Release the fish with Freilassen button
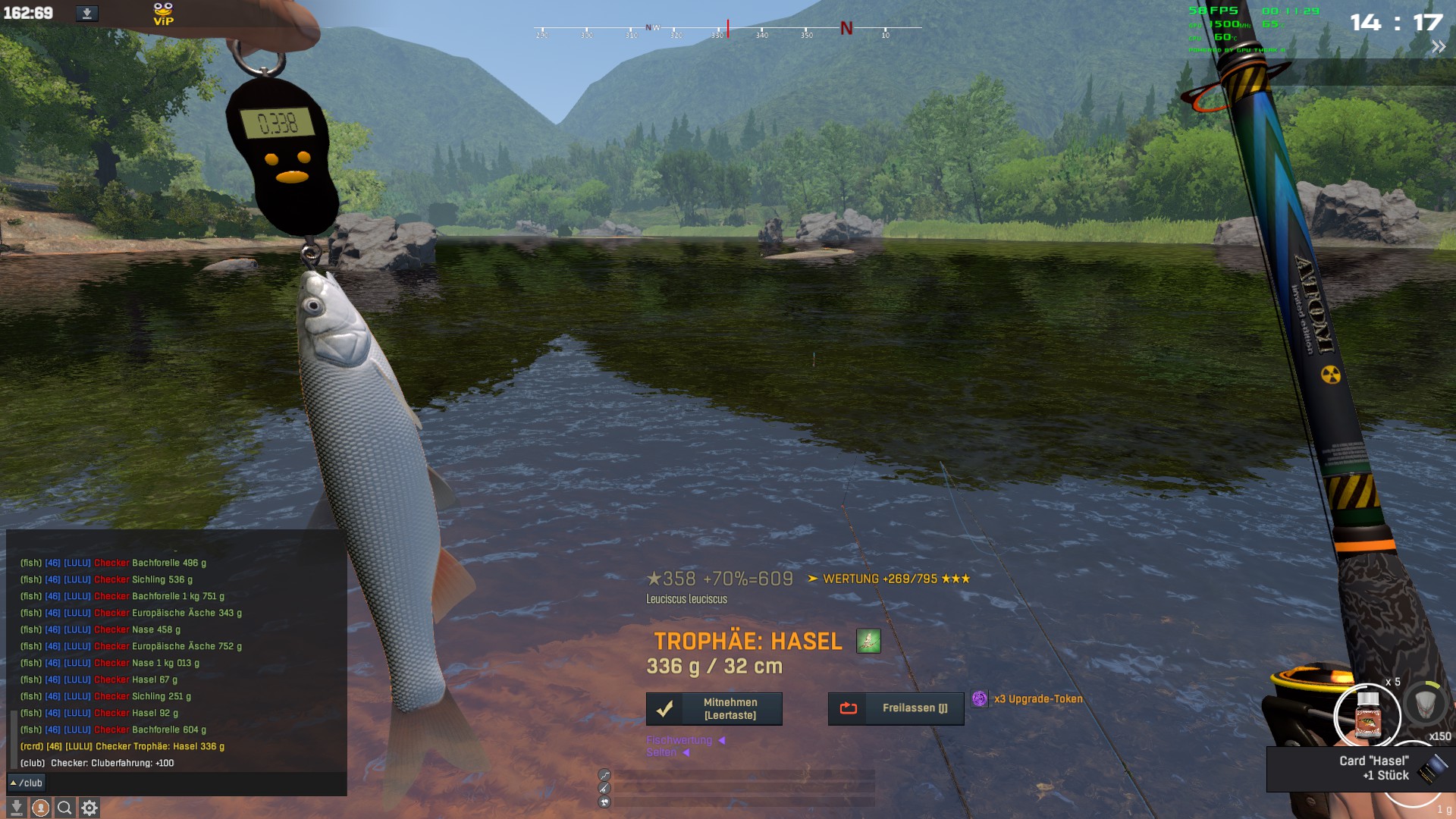The width and height of the screenshot is (1456, 819). coord(896,708)
